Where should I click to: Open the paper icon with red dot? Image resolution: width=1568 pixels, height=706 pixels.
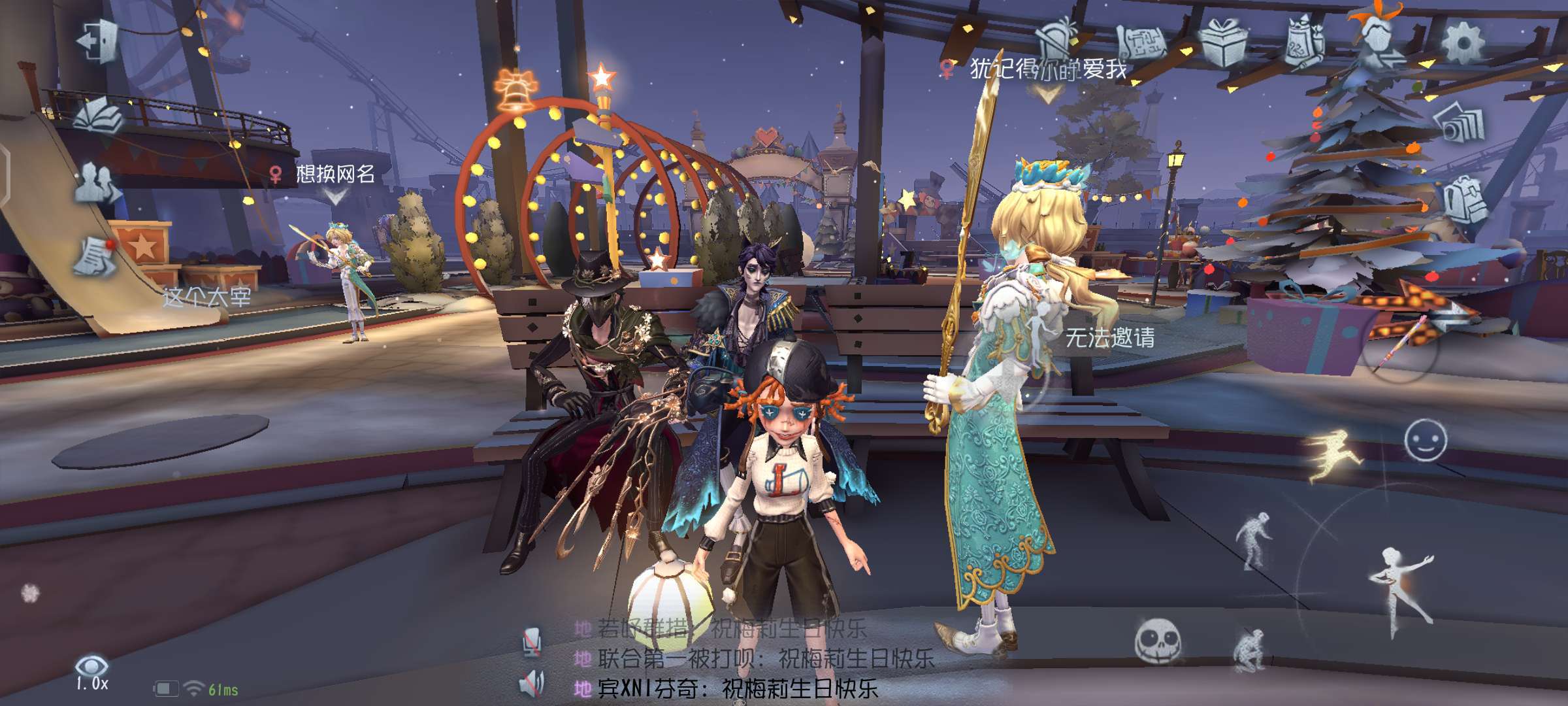coord(95,256)
